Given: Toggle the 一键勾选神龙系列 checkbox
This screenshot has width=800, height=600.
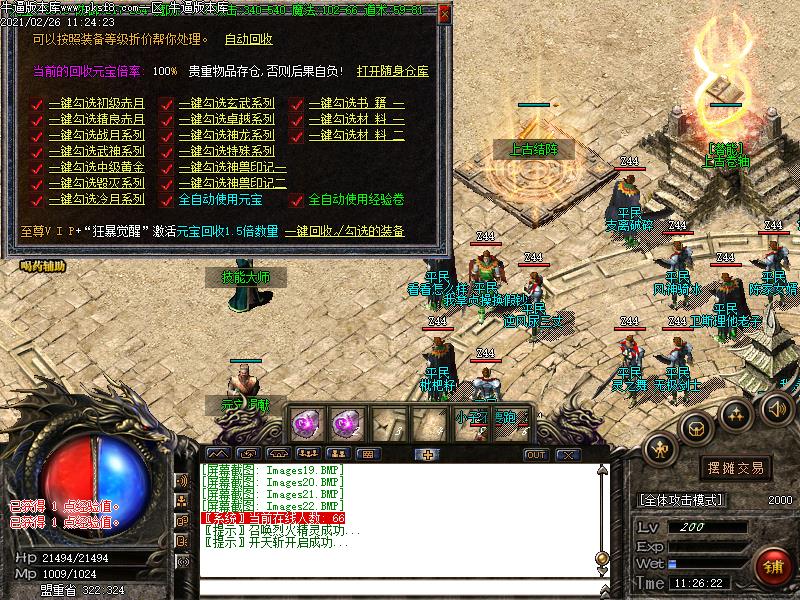Looking at the screenshot, I should click(167, 135).
